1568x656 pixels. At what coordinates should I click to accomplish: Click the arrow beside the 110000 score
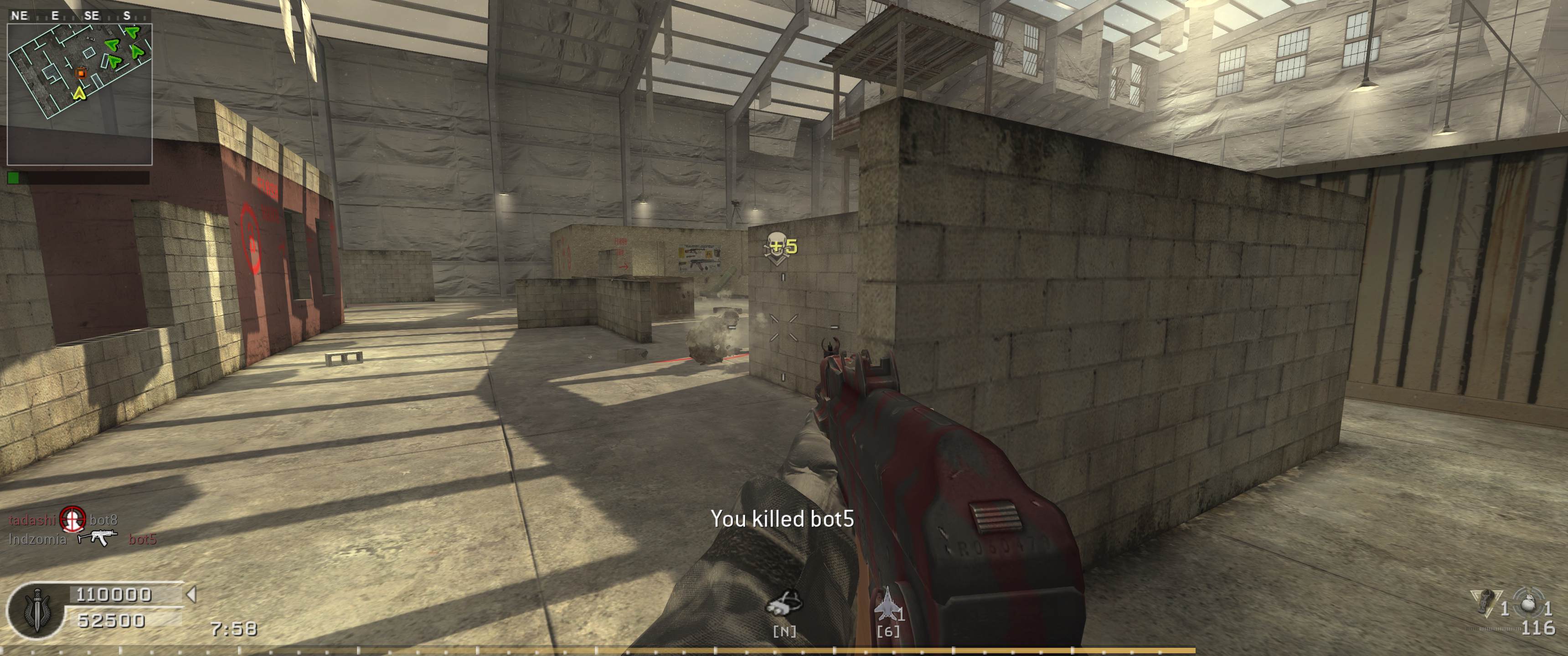[x=191, y=594]
